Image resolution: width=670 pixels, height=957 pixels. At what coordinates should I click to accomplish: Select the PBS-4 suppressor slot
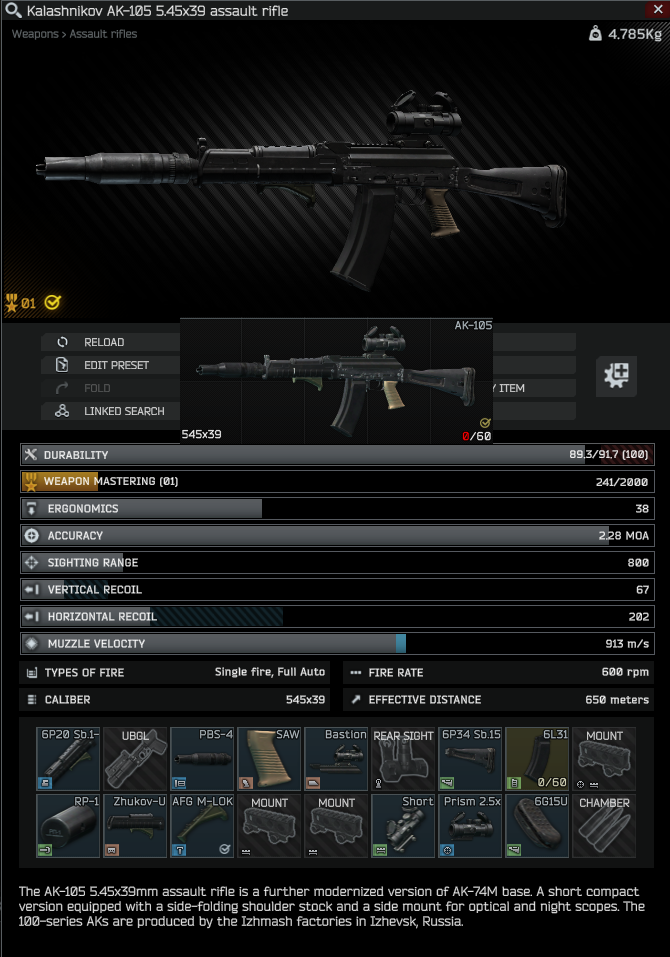click(202, 759)
